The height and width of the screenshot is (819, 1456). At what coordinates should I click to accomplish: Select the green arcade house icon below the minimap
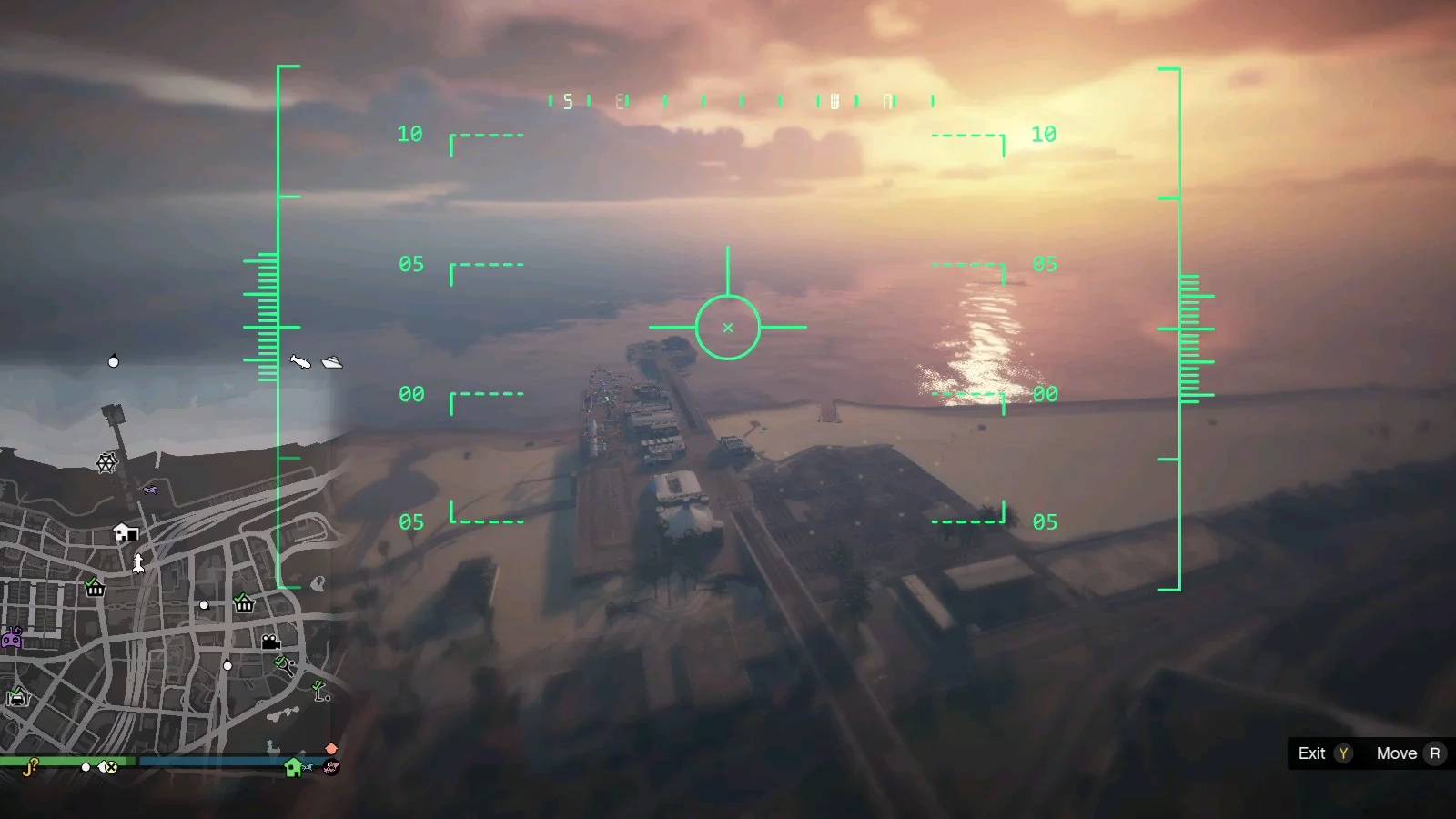[293, 770]
